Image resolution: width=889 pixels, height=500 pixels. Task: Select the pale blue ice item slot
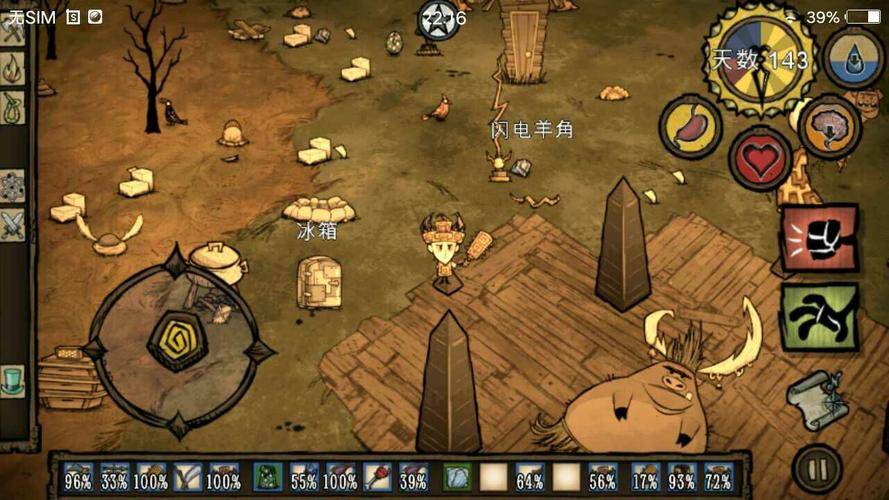(457, 476)
